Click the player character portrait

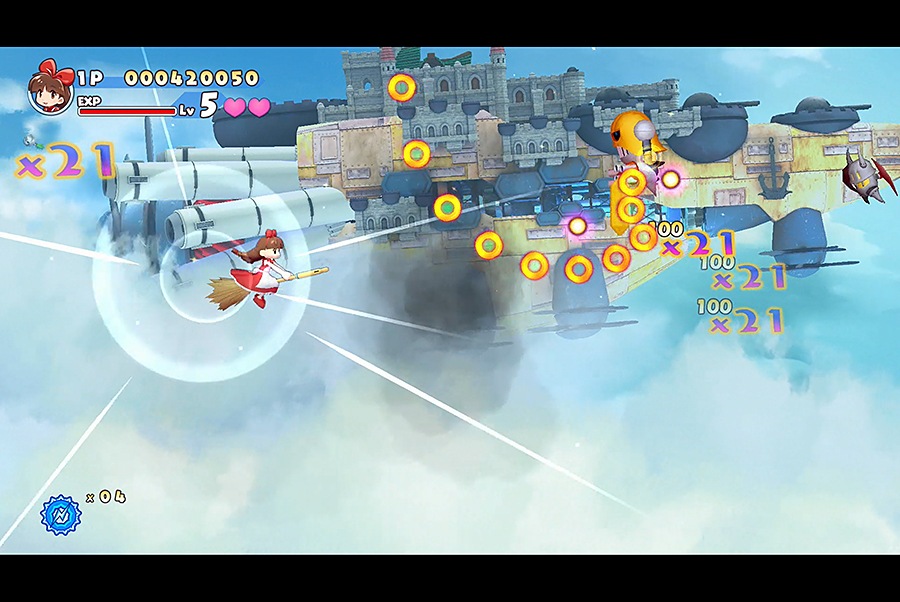[x=50, y=89]
